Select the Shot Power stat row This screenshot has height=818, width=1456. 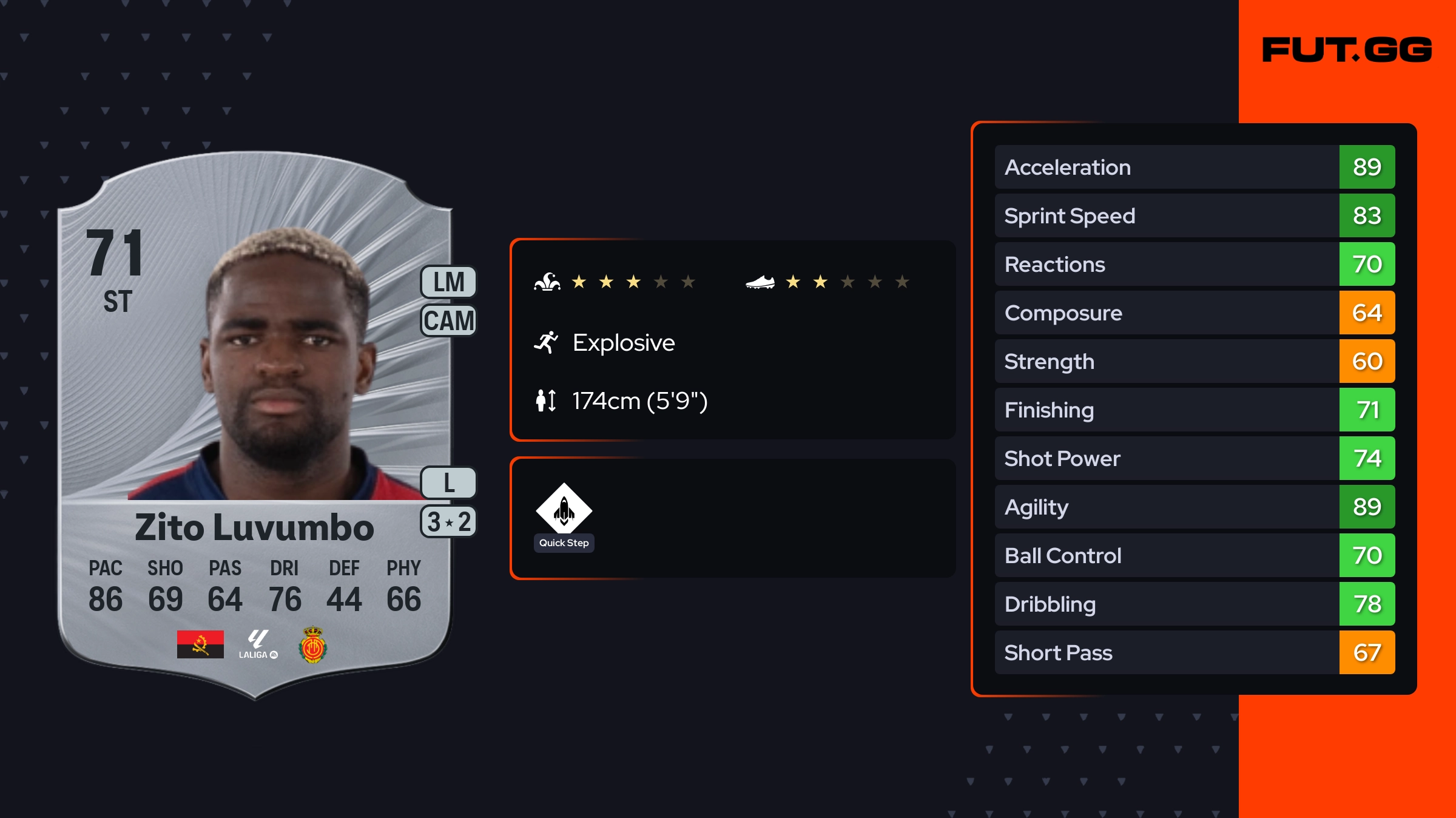[x=1194, y=458]
